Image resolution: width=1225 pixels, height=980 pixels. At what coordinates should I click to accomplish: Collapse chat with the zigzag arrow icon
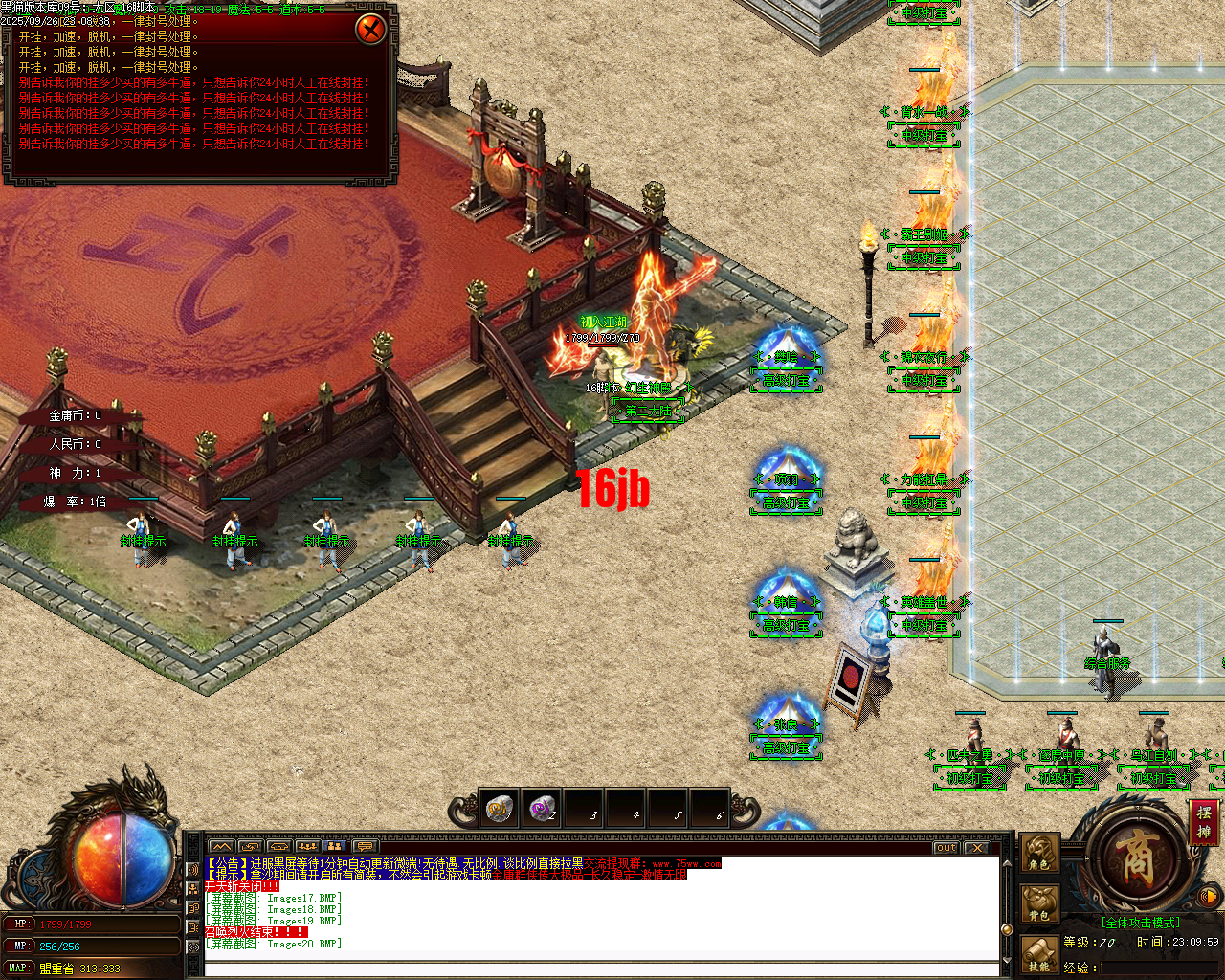(221, 846)
